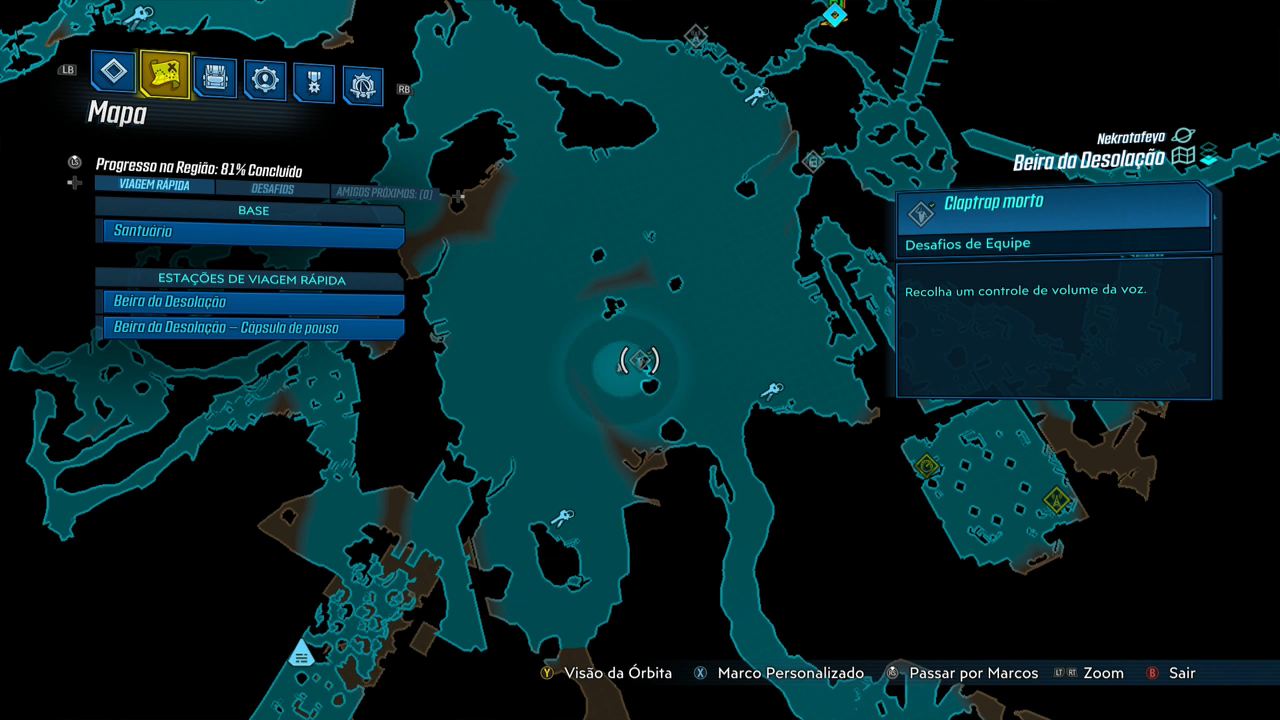Select the Beira da Desolação travel station
Image resolution: width=1280 pixels, height=720 pixels.
click(253, 302)
